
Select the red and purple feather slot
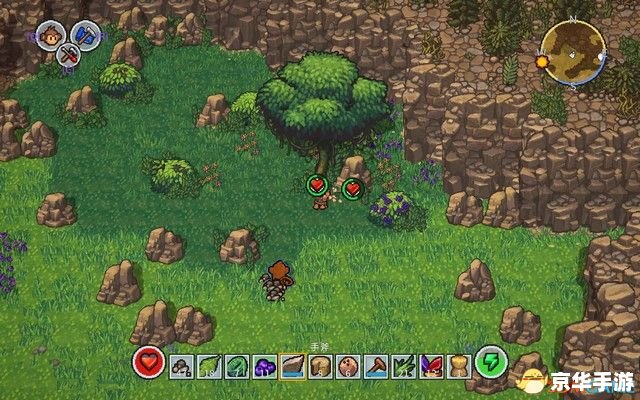click(431, 366)
